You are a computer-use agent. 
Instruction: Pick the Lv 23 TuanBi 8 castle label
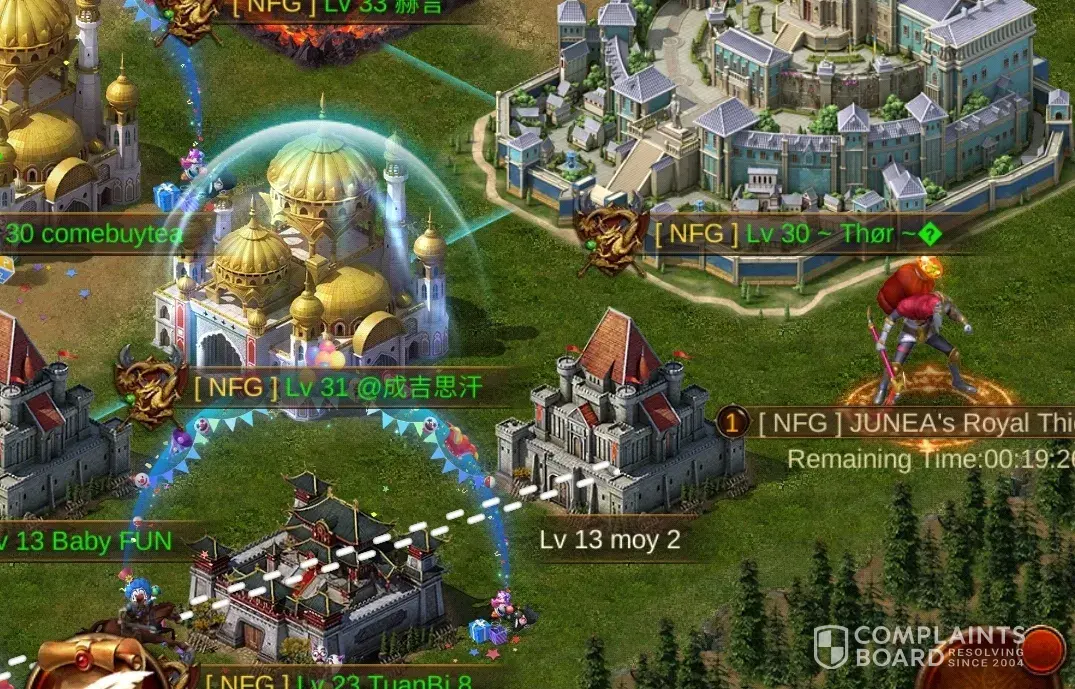[x=338, y=682]
